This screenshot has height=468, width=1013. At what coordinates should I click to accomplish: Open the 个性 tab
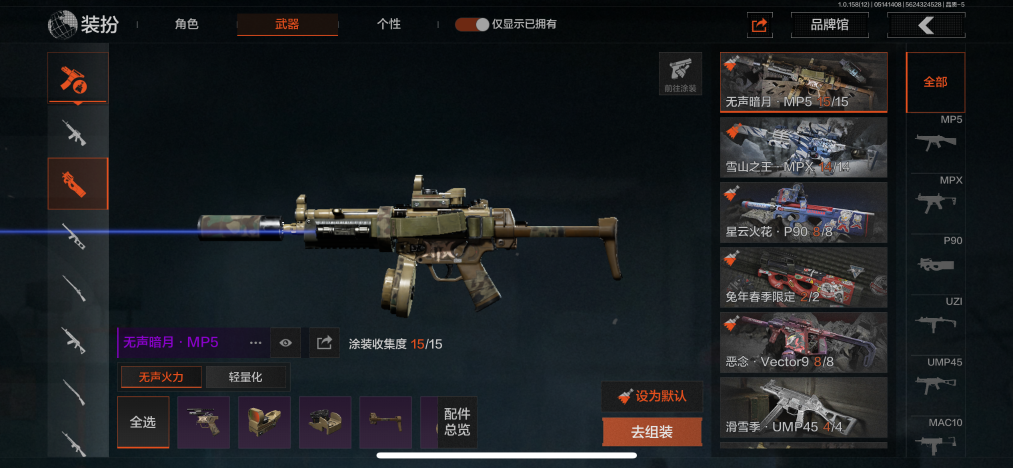click(389, 24)
